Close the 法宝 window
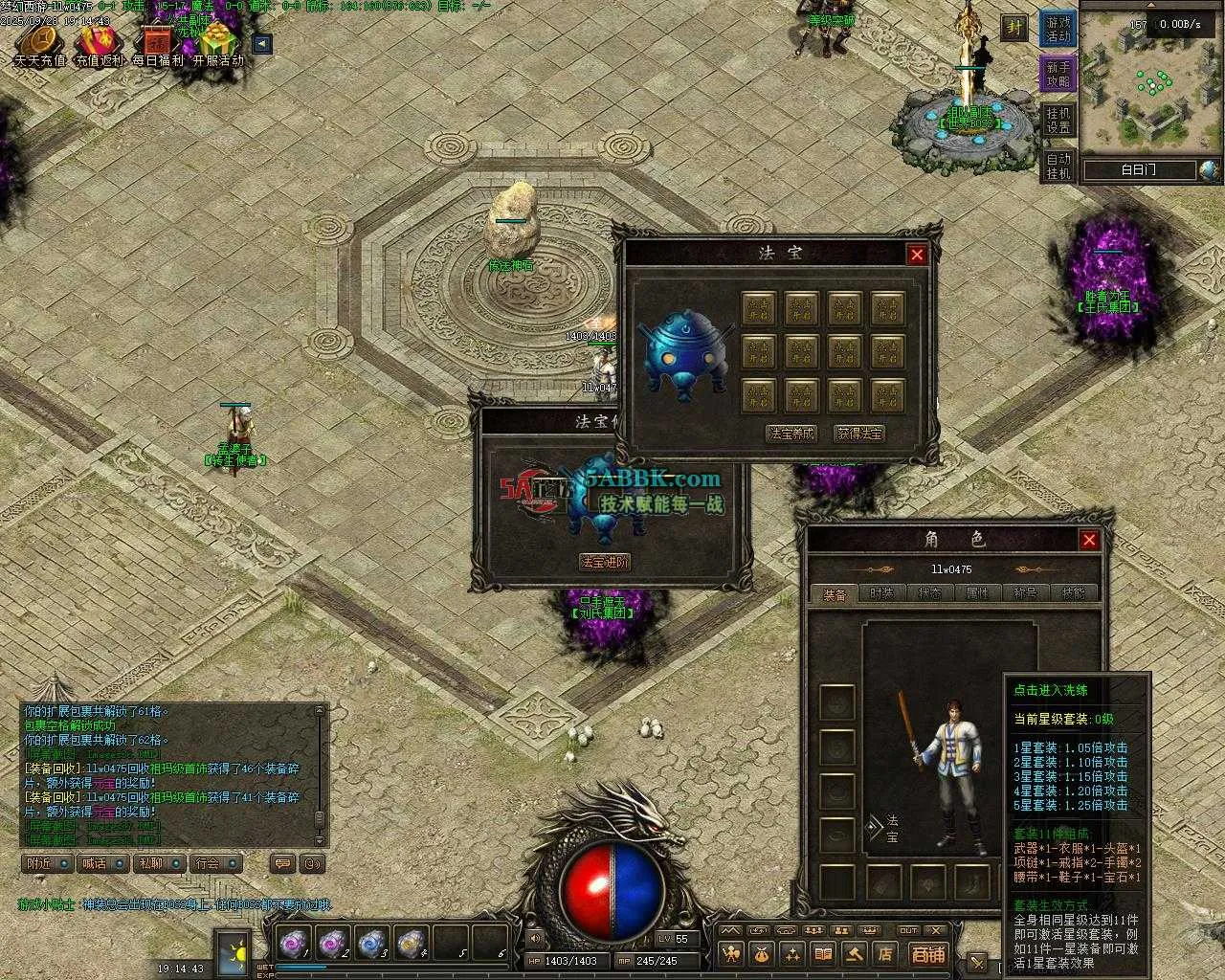This screenshot has width=1225, height=980. click(x=916, y=255)
